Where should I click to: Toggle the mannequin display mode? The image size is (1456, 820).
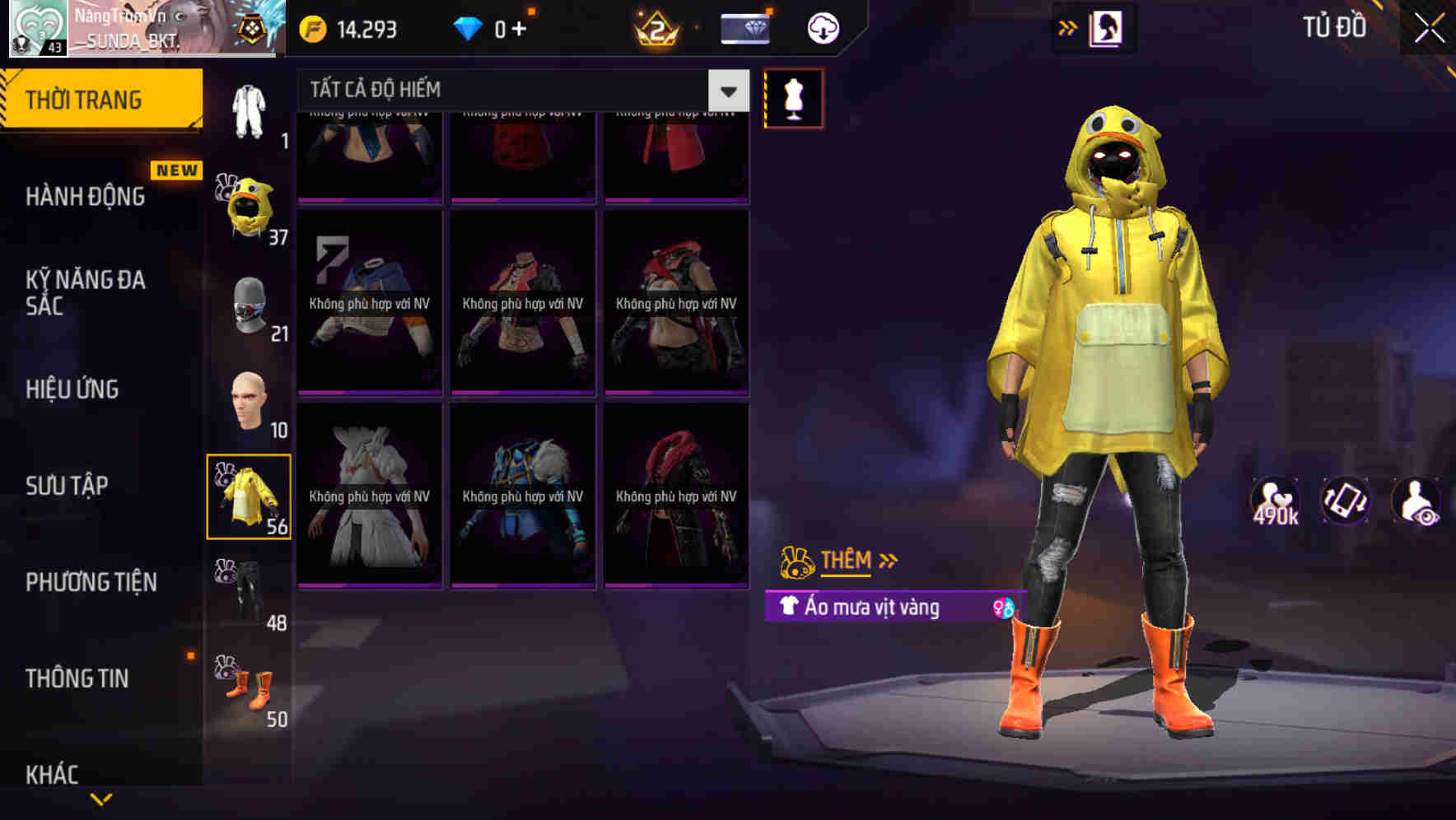point(793,97)
